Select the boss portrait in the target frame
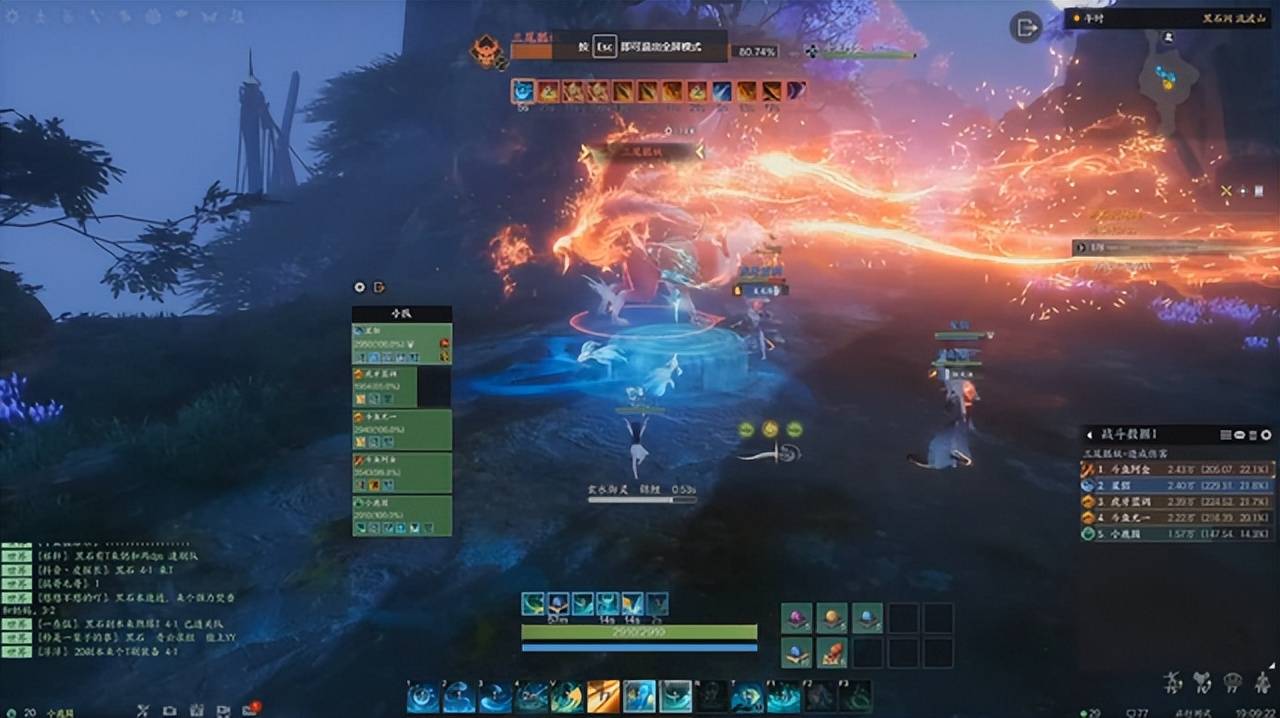This screenshot has width=1280, height=718. coord(488,51)
